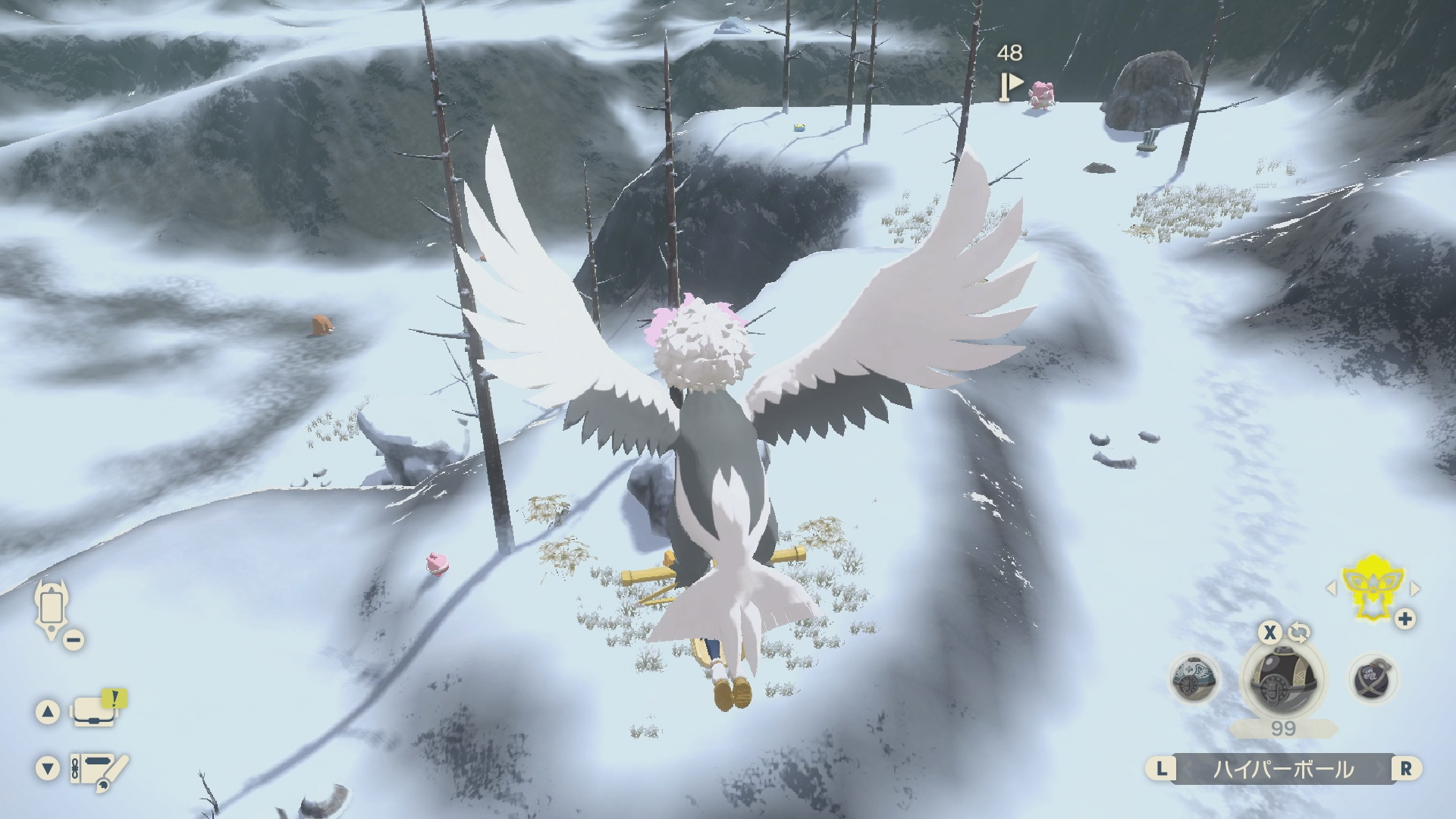Cycle ride Pokémon with the left arrow

[x=1331, y=588]
